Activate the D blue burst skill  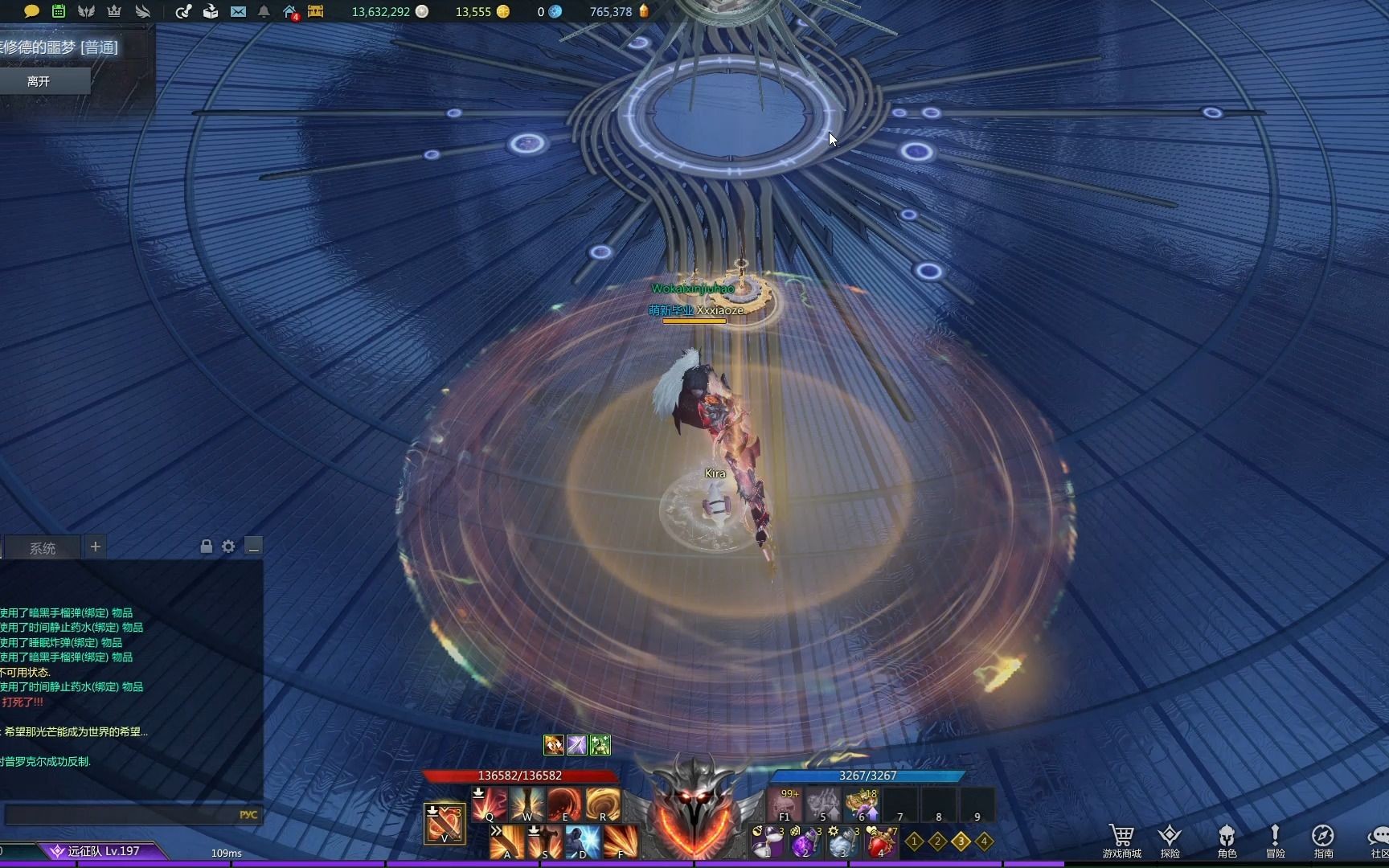pyautogui.click(x=583, y=842)
